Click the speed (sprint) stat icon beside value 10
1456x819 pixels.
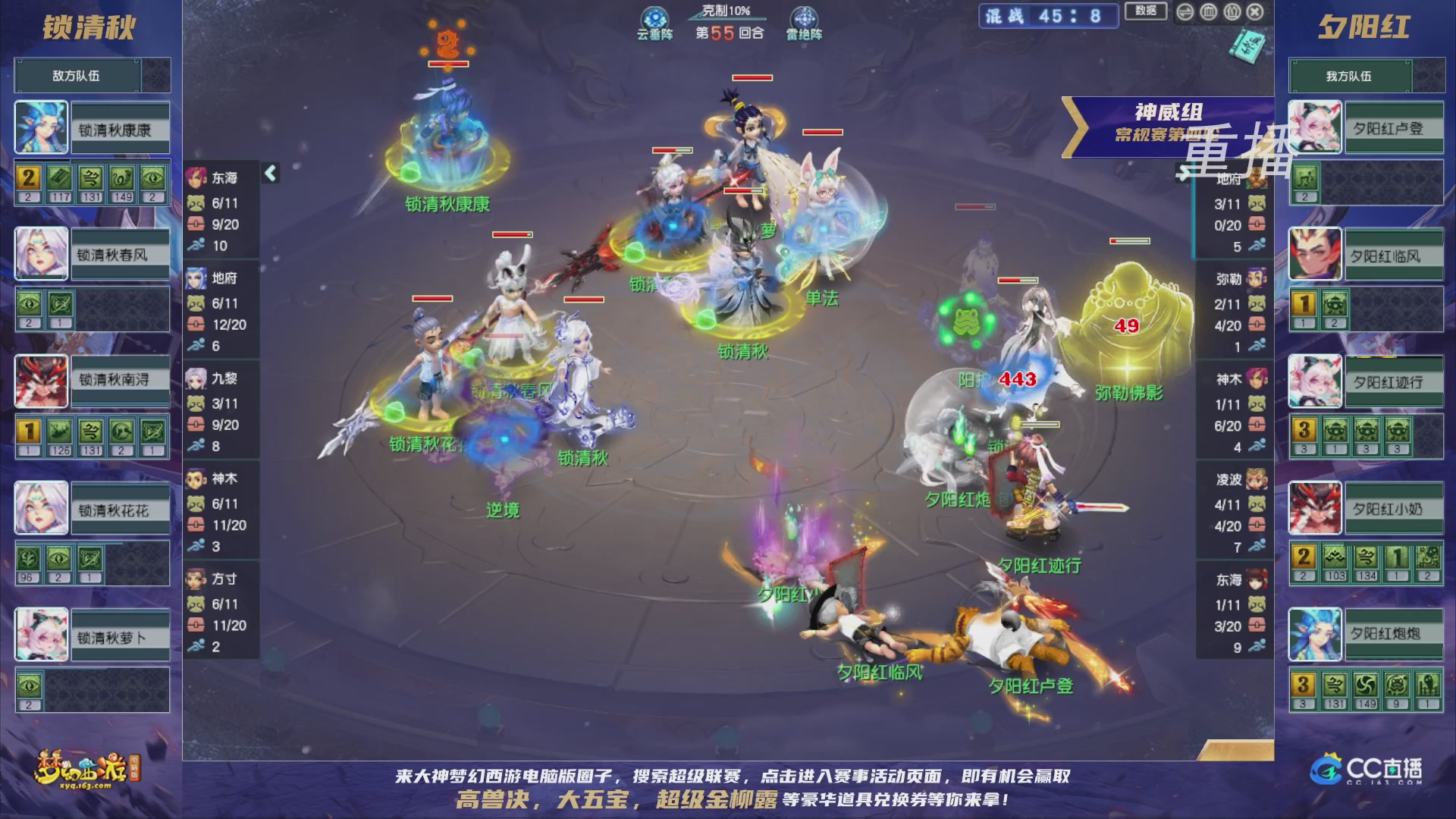pyautogui.click(x=197, y=246)
